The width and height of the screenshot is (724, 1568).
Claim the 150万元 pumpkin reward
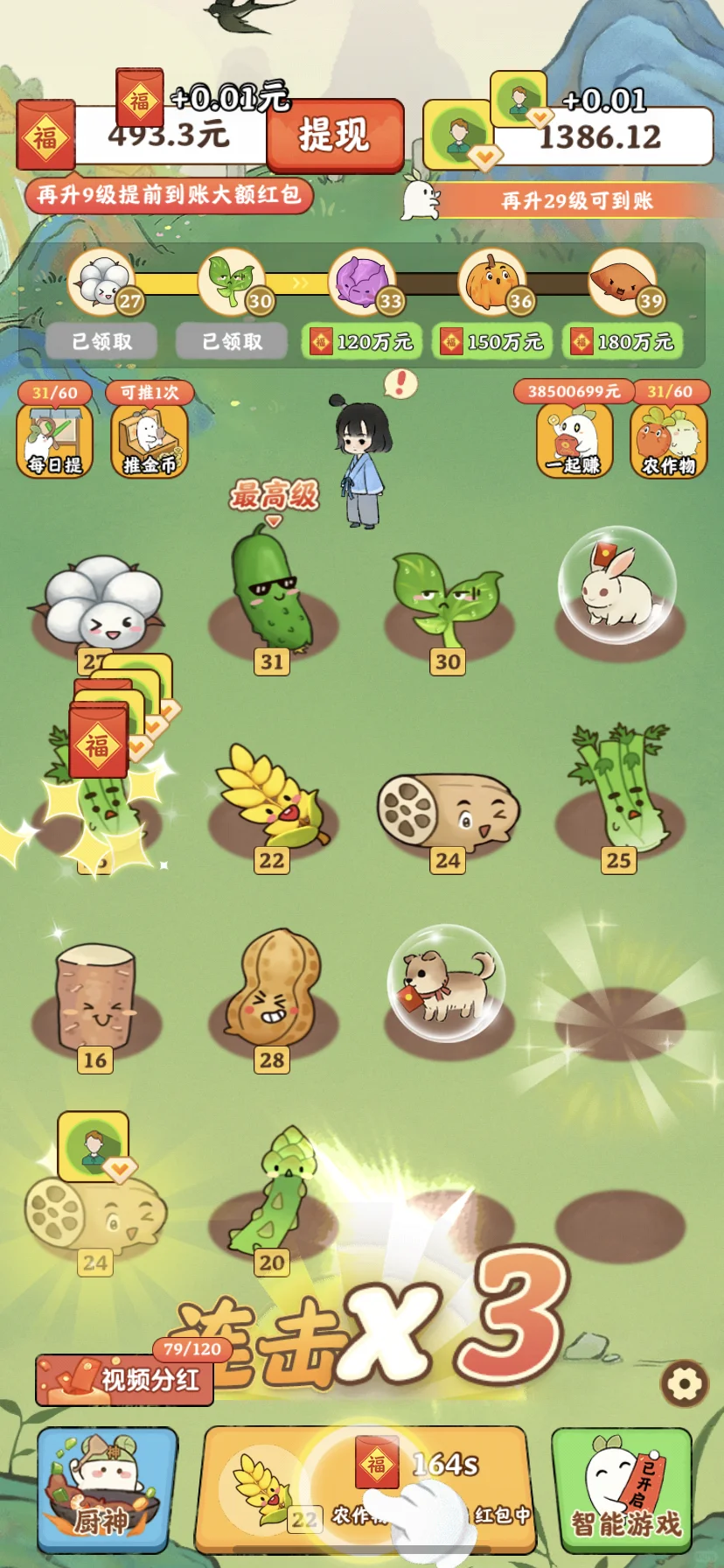click(x=492, y=341)
